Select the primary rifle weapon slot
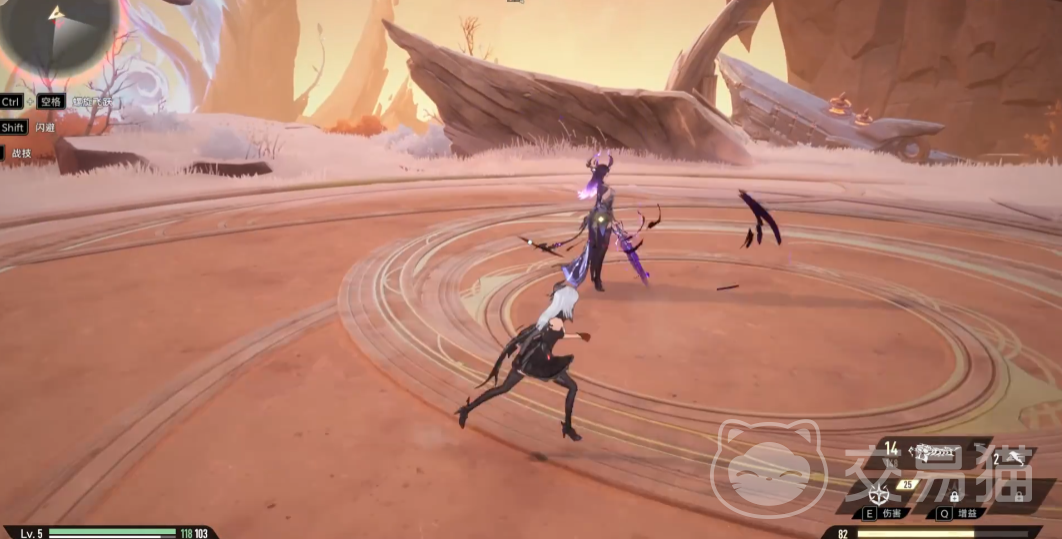The height and width of the screenshot is (539, 1062). (x=937, y=453)
